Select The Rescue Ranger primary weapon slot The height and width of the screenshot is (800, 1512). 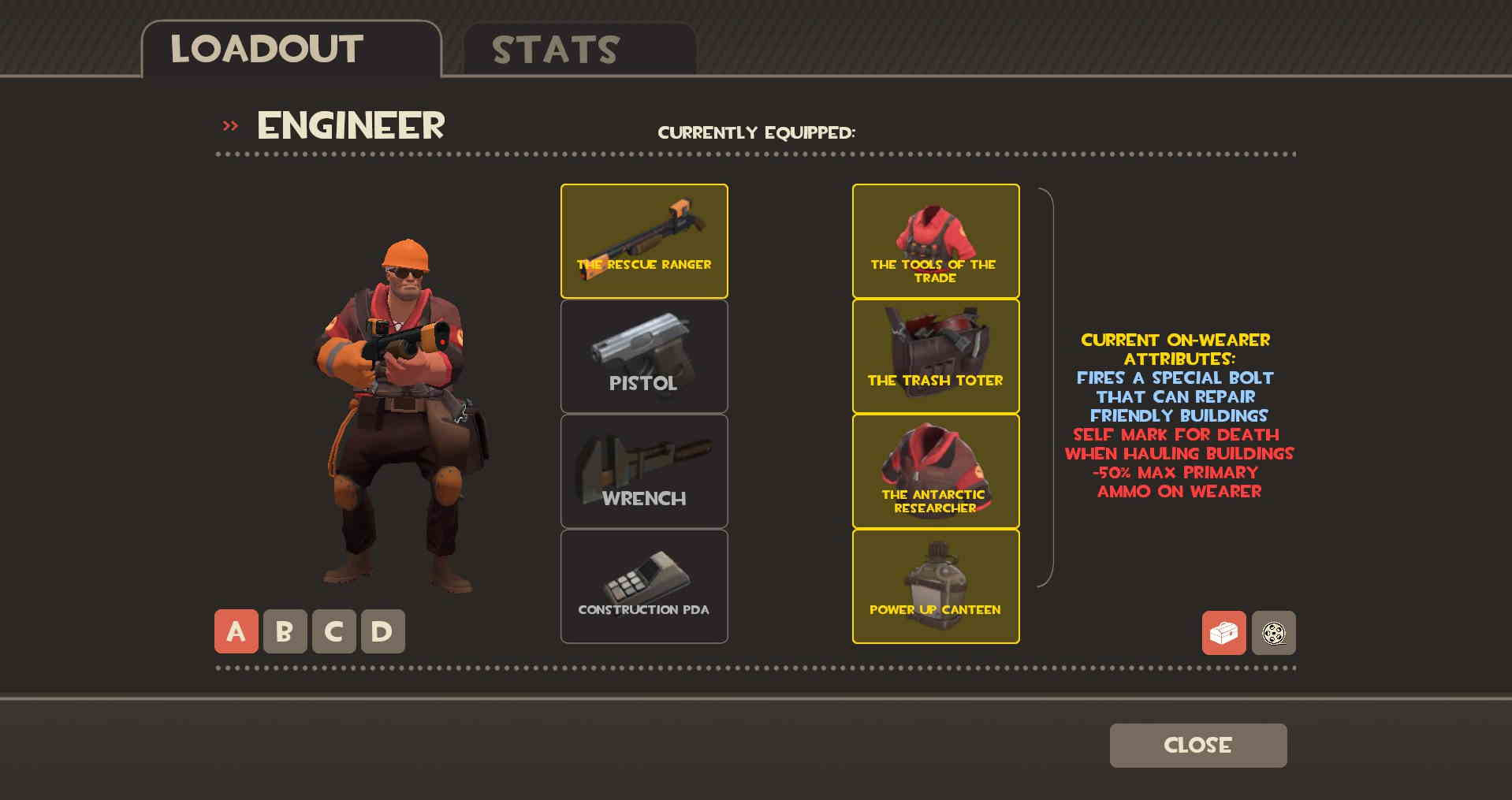click(643, 240)
